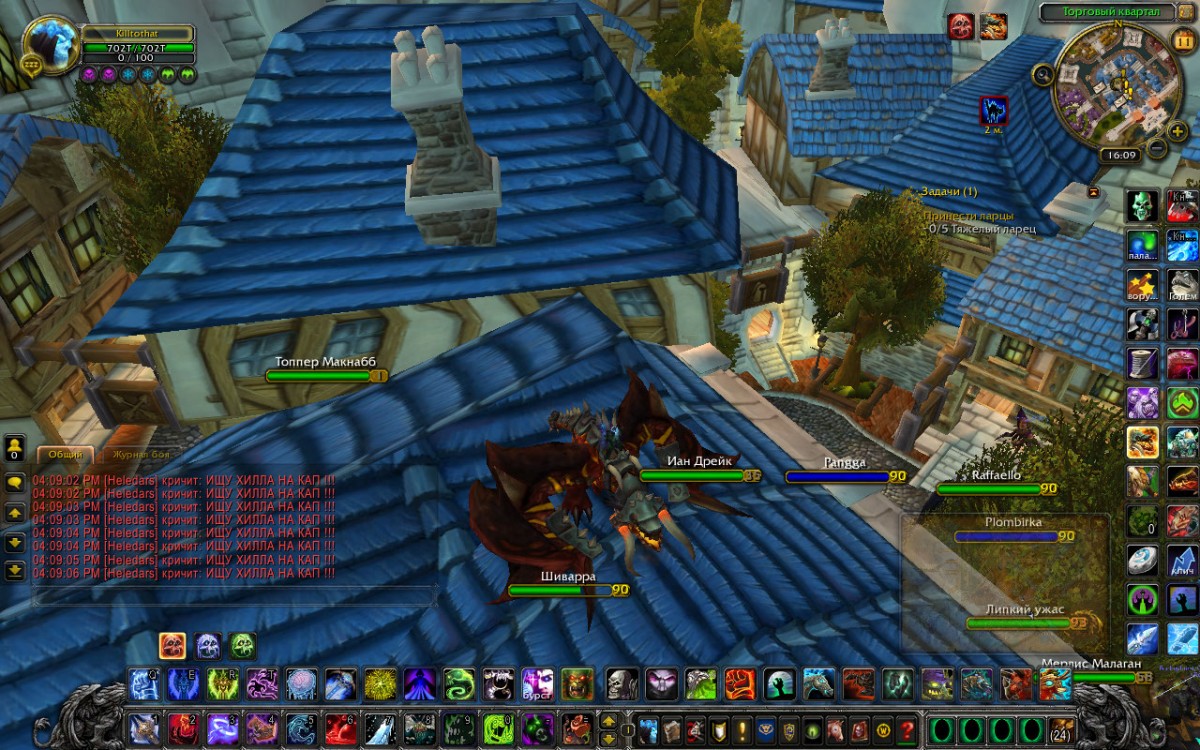The height and width of the screenshot is (750, 1200).
Task: Open the red question mark help button
Action: [907, 728]
